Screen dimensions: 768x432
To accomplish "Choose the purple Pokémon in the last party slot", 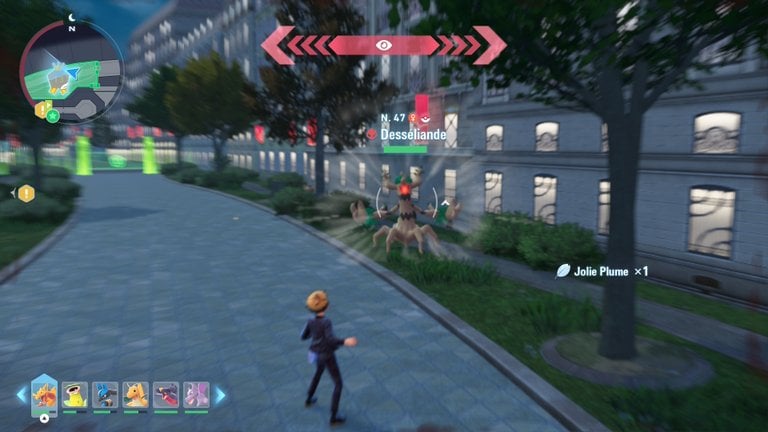I will (196, 396).
